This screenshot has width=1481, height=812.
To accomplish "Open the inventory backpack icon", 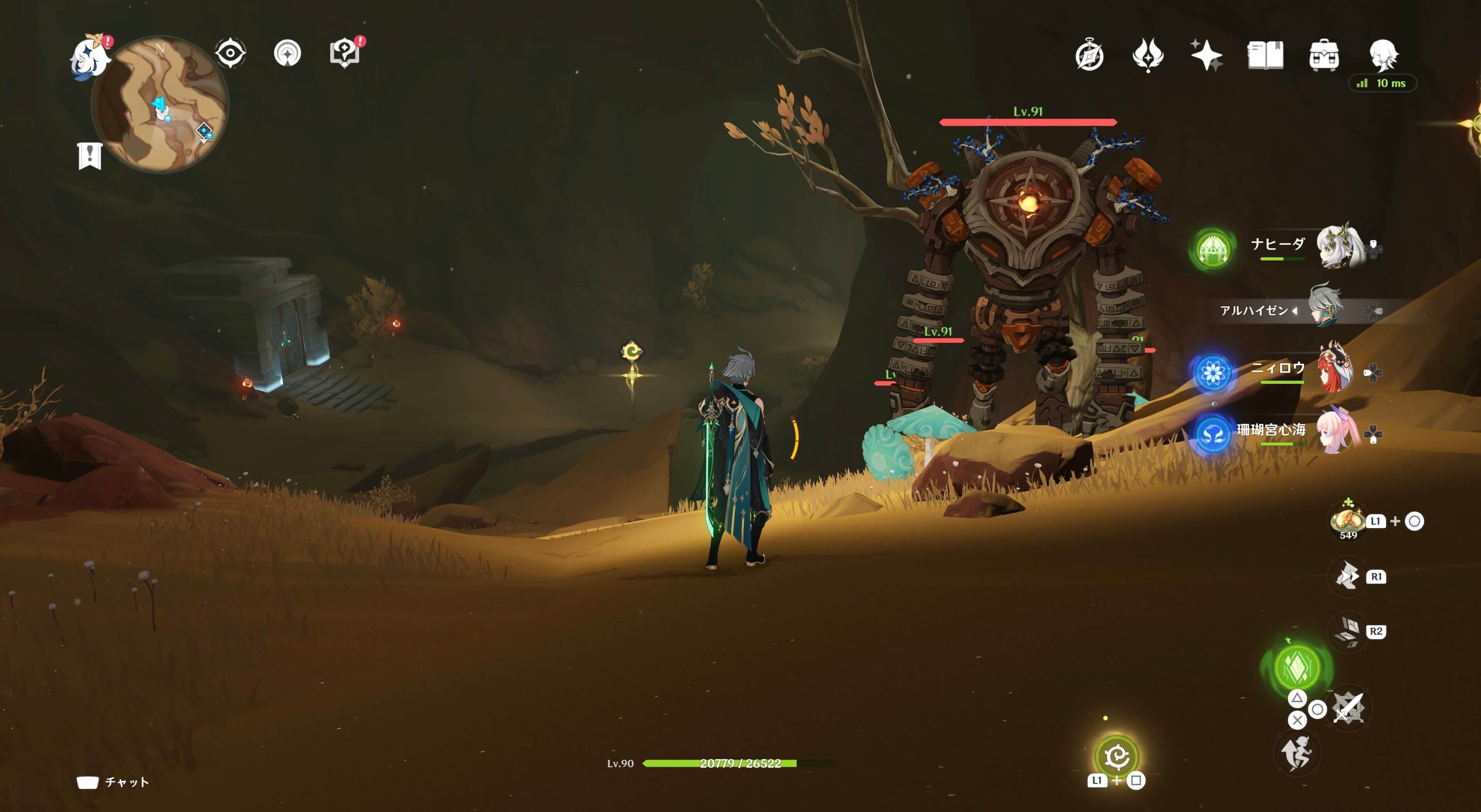I will (1324, 56).
